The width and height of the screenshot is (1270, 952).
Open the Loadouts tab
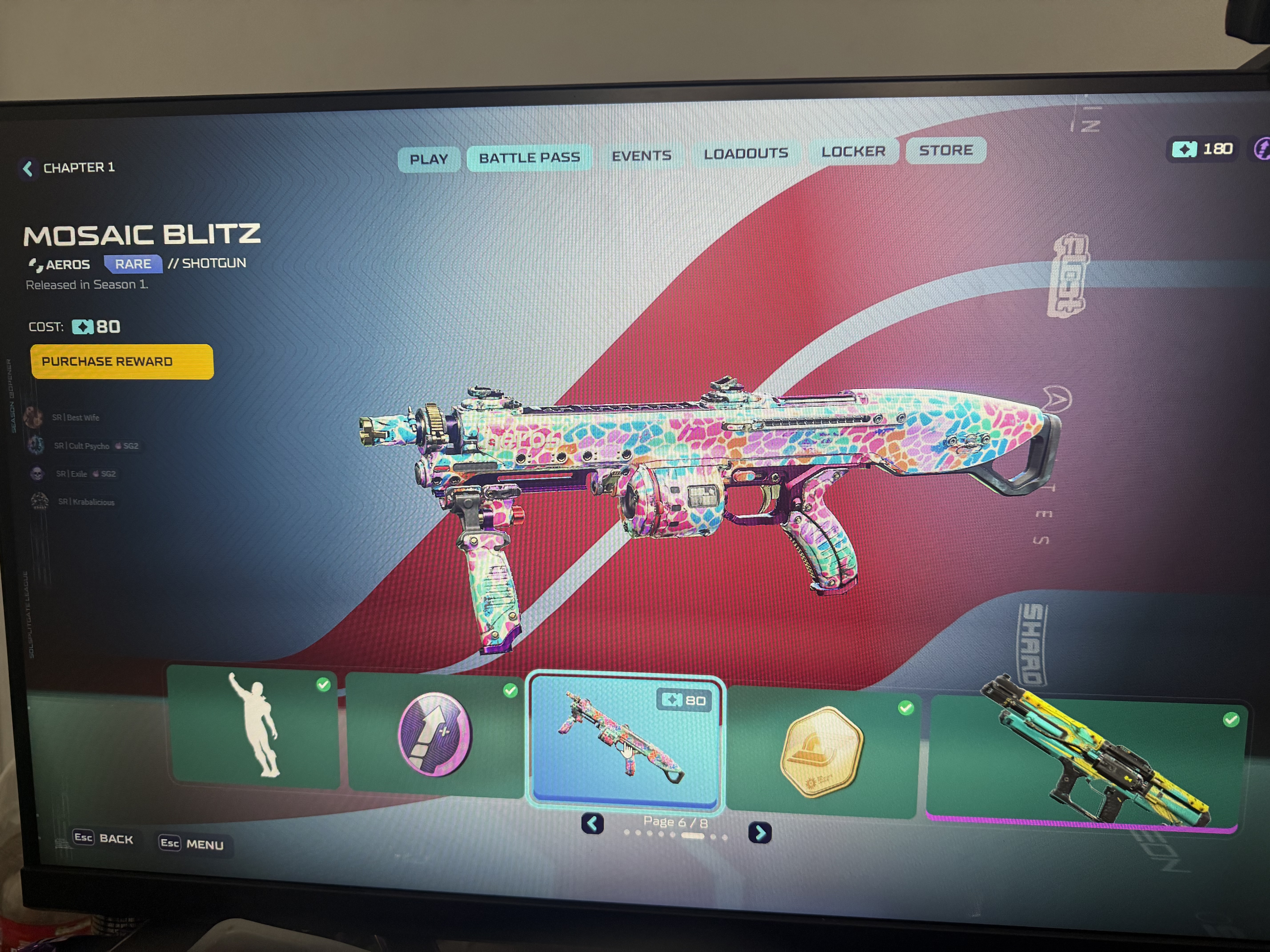[x=745, y=153]
